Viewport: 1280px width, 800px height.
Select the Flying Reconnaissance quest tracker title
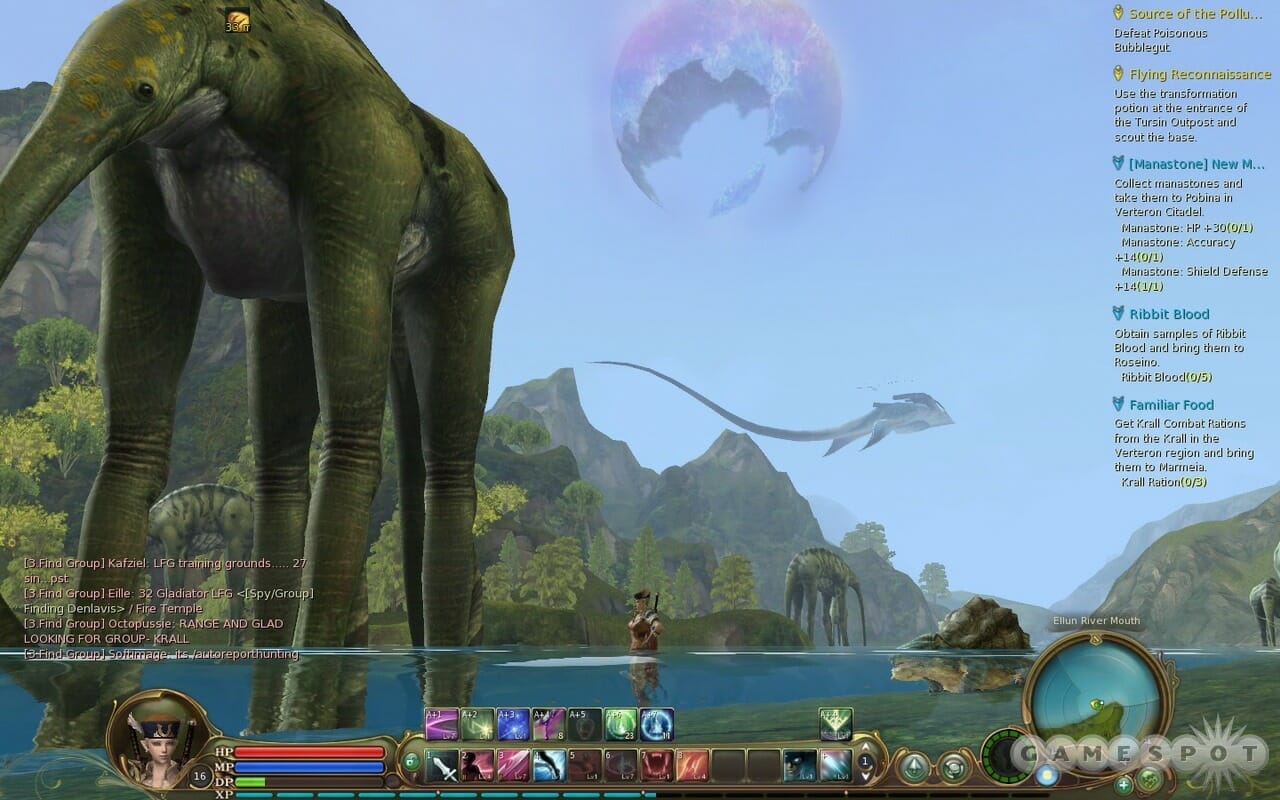point(1200,74)
